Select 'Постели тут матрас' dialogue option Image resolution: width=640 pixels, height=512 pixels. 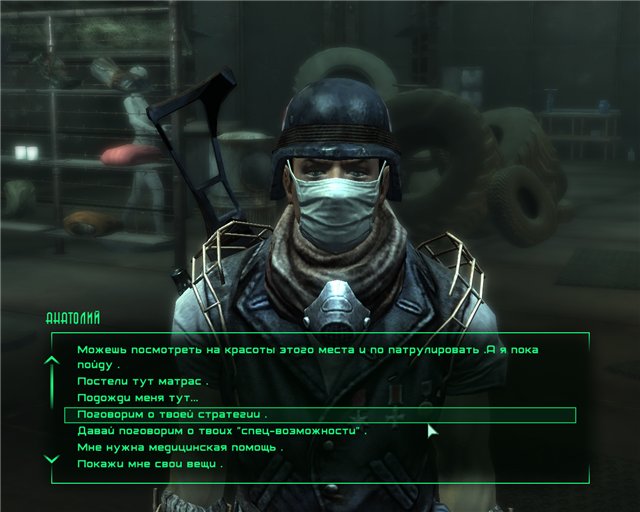tap(141, 382)
